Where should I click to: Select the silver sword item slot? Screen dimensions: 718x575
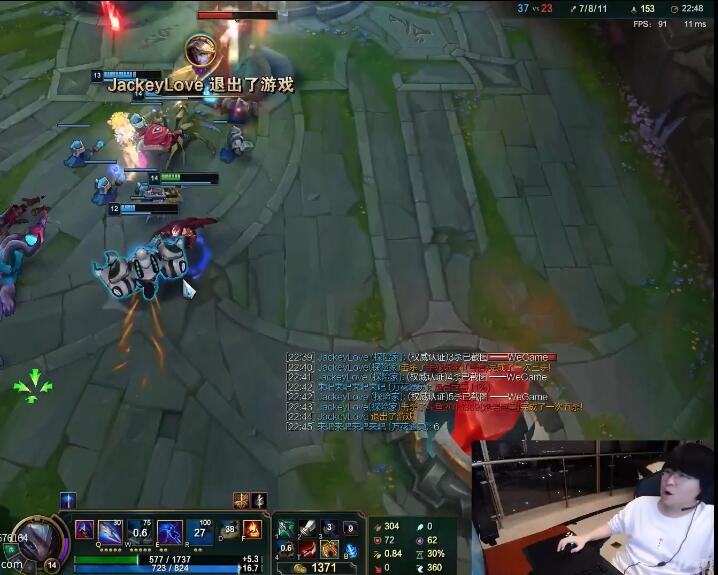pyautogui.click(x=308, y=529)
